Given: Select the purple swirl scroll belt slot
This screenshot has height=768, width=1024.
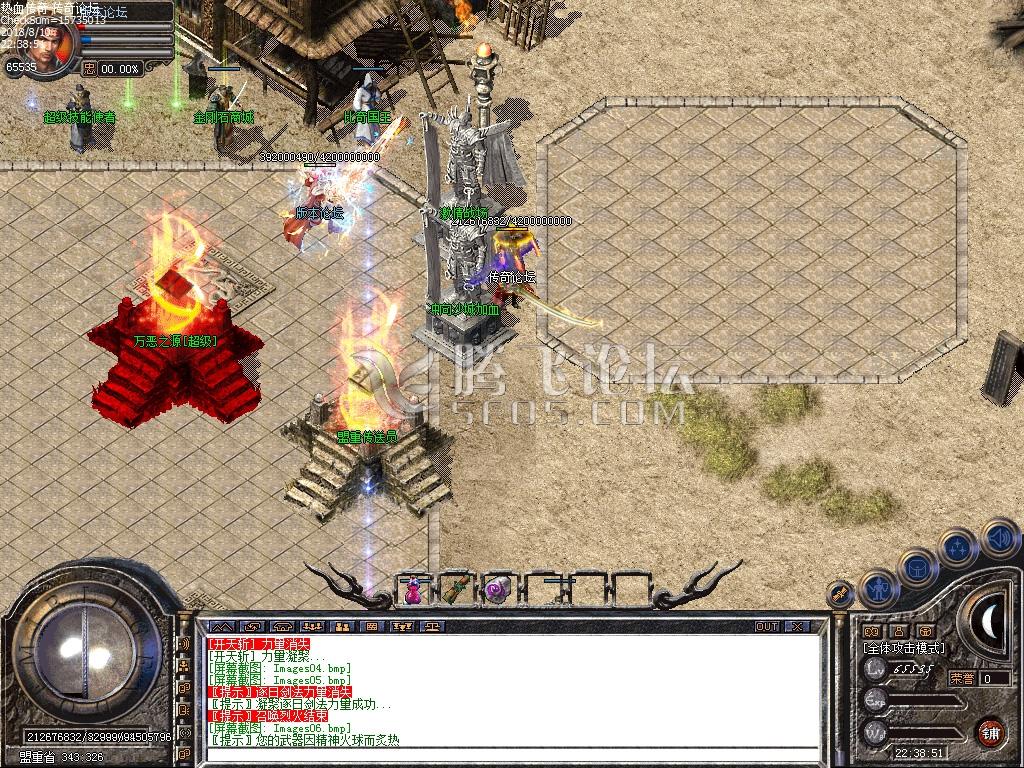Looking at the screenshot, I should click(x=497, y=591).
